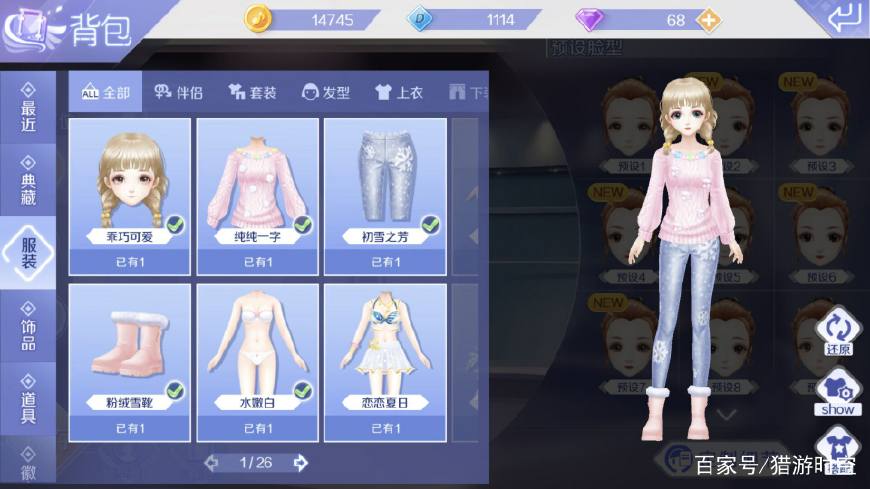Switch to the 套装 outfit set tab
This screenshot has width=870, height=489.
tap(252, 93)
